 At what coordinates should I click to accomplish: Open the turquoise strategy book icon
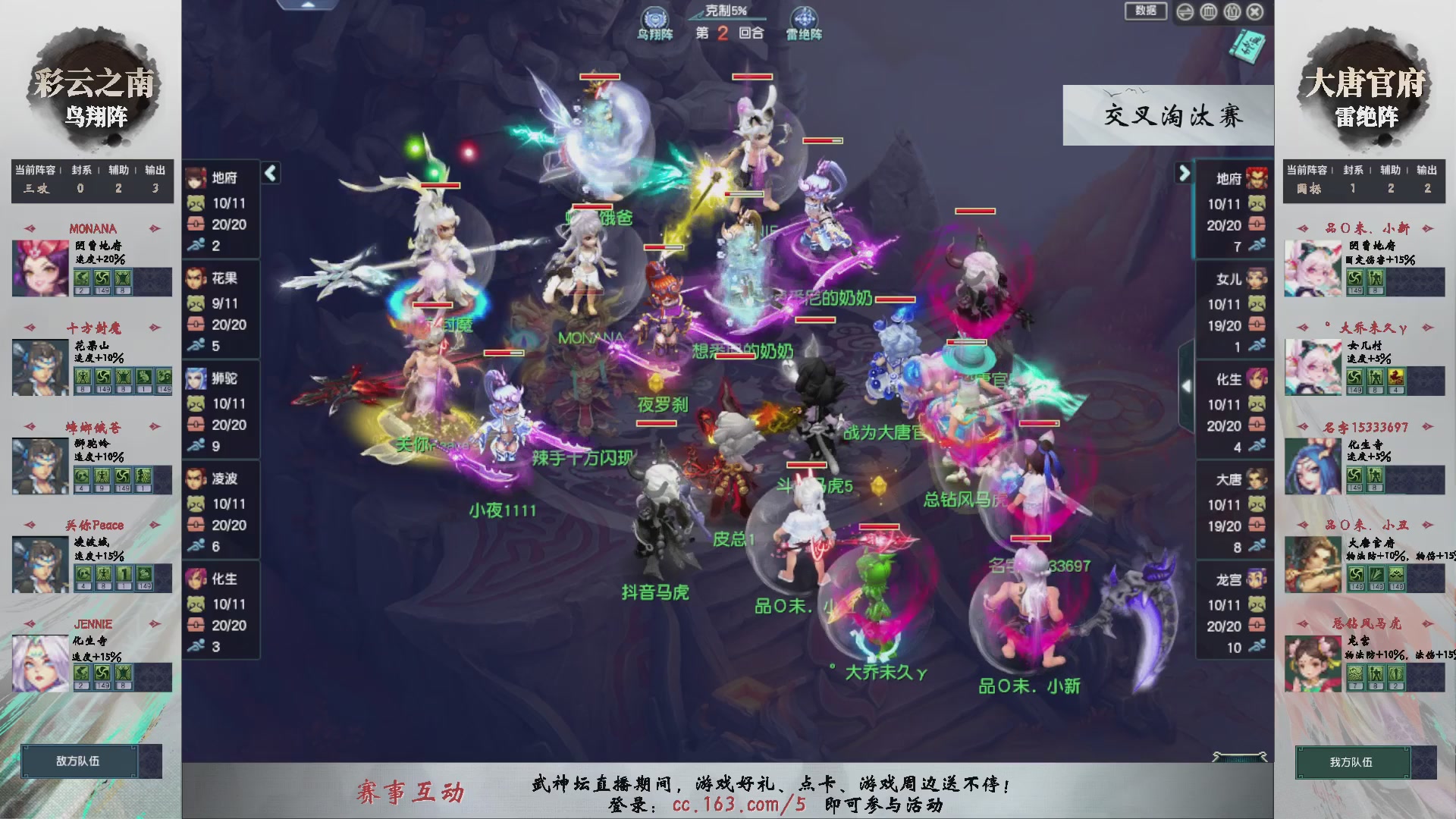[1247, 47]
